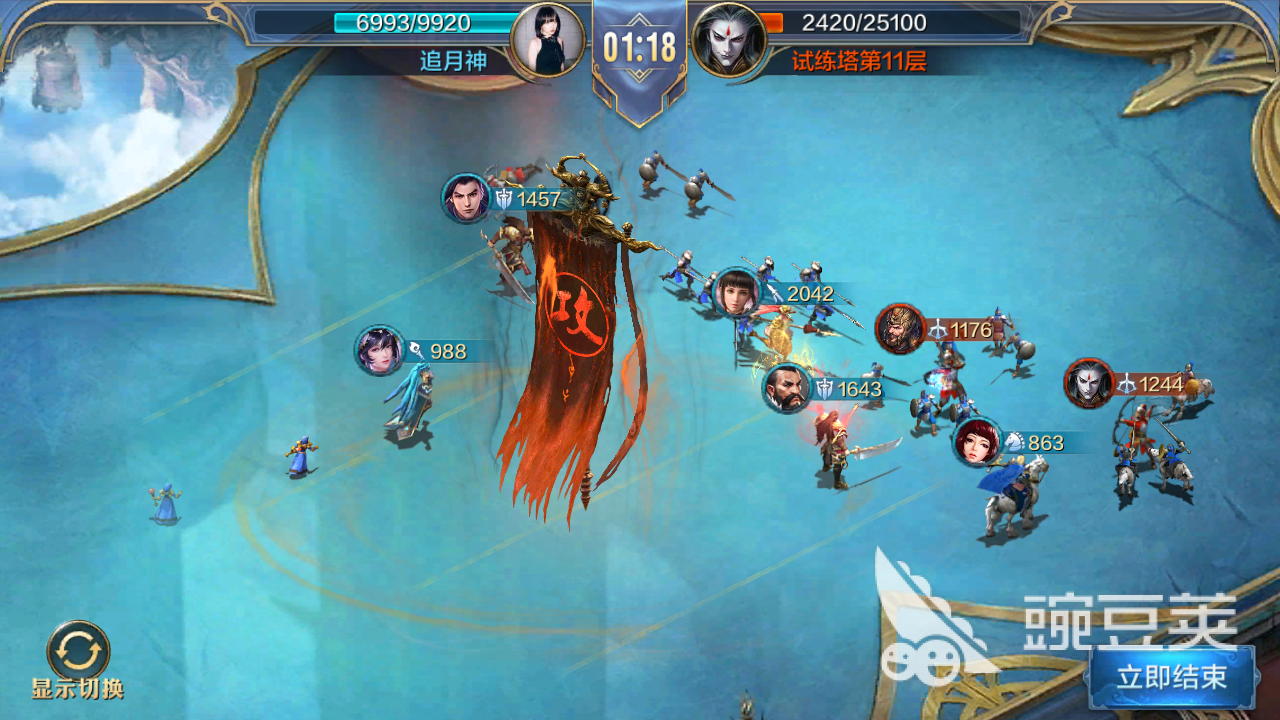The height and width of the screenshot is (720, 1280).
Task: Choose the hero portrait with 2042 troops
Action: coord(738,292)
